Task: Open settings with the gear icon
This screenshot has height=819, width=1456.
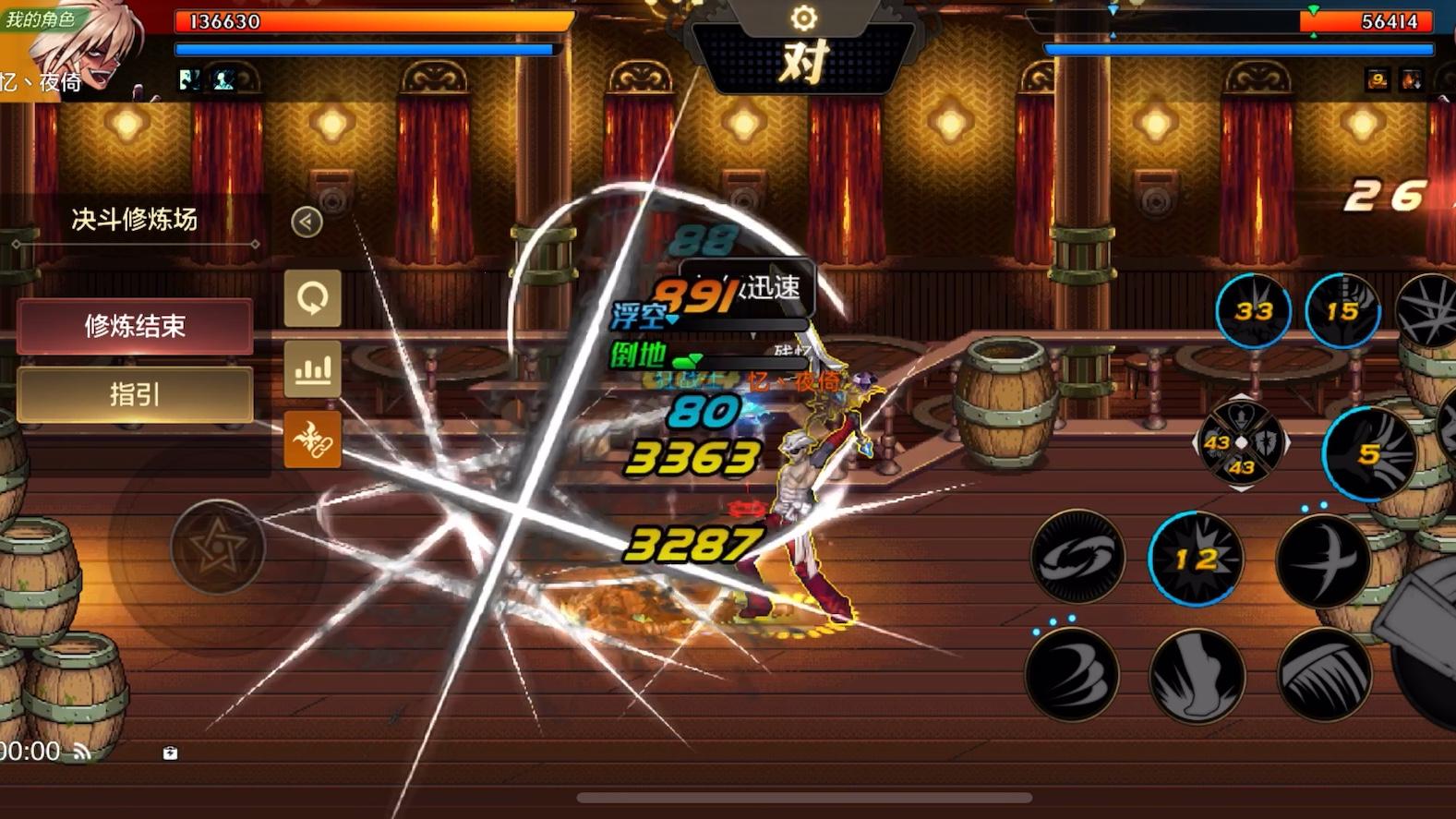Action: tap(803, 18)
